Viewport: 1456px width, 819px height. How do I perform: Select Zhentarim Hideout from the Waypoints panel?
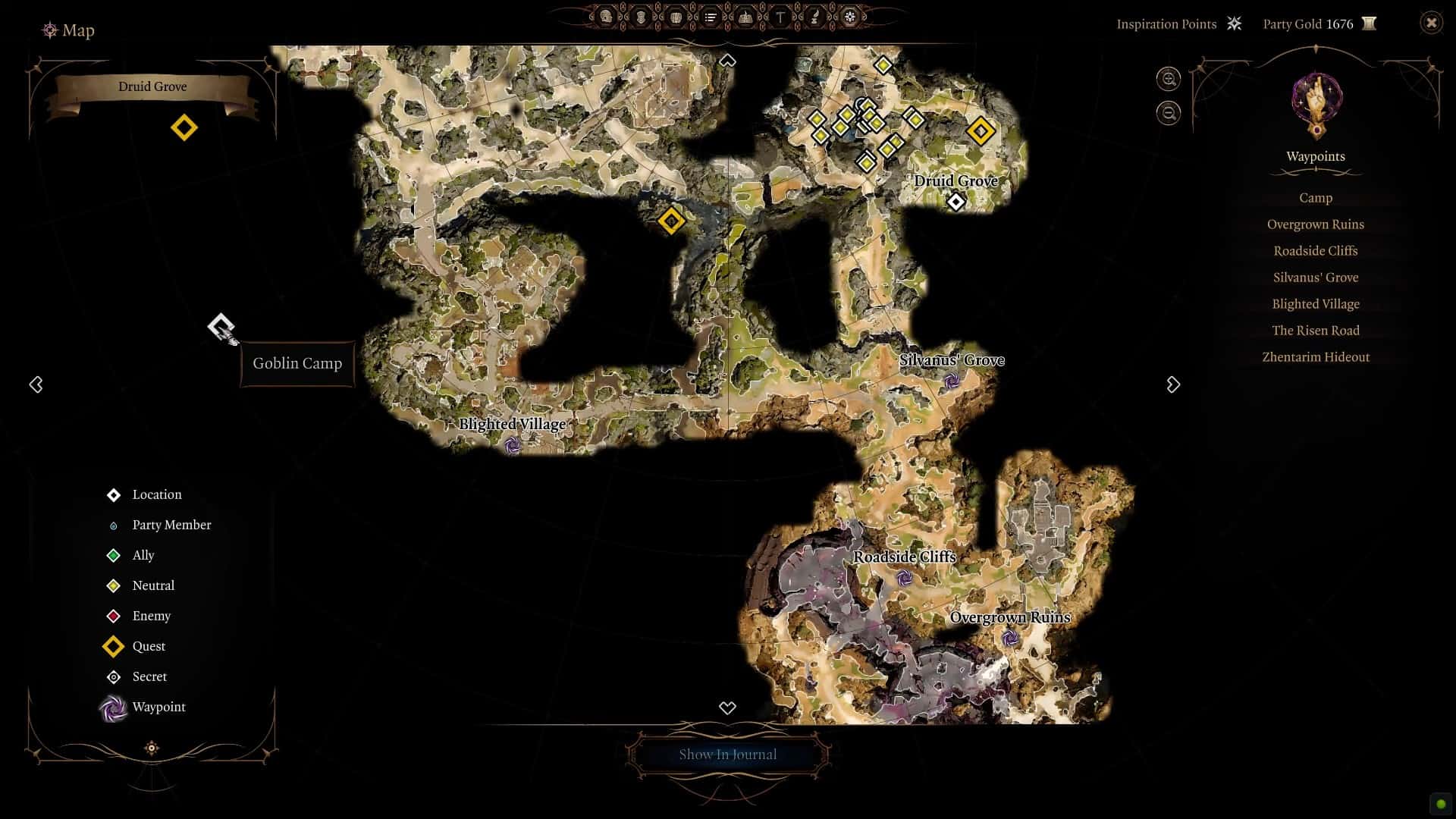(1315, 356)
